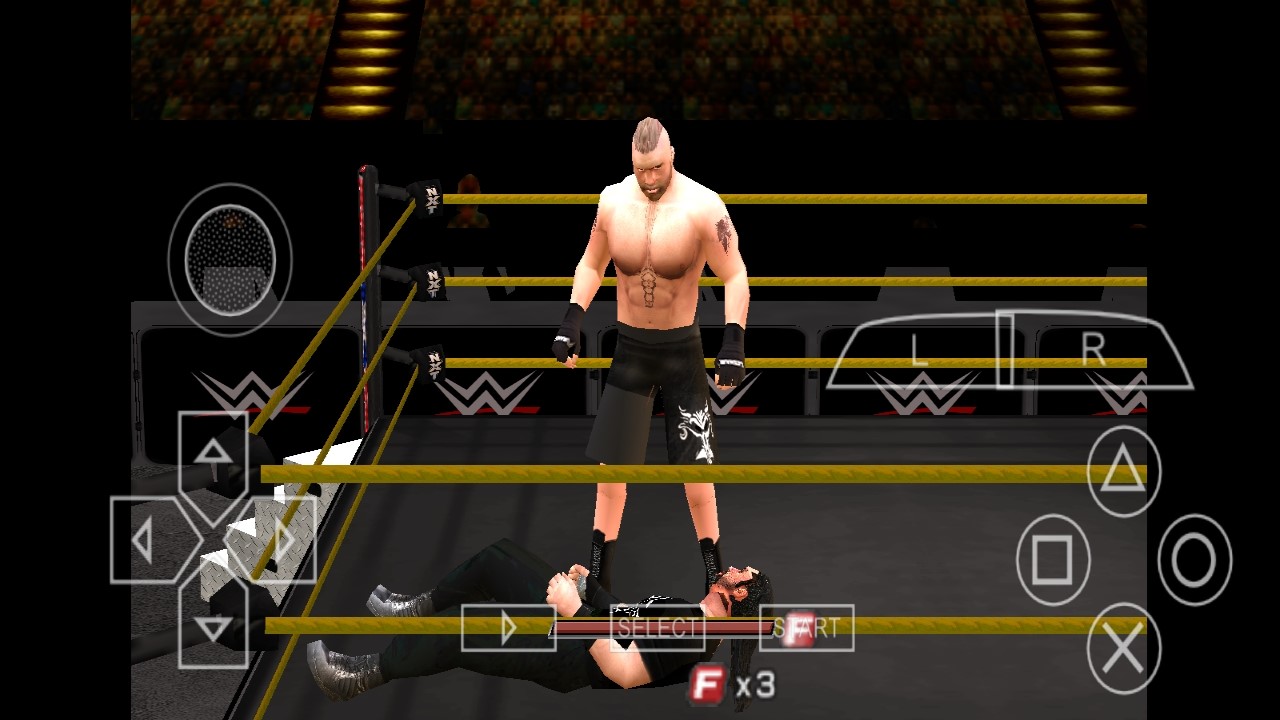
Task: Tap the D-pad left arrow
Action: click(x=144, y=541)
